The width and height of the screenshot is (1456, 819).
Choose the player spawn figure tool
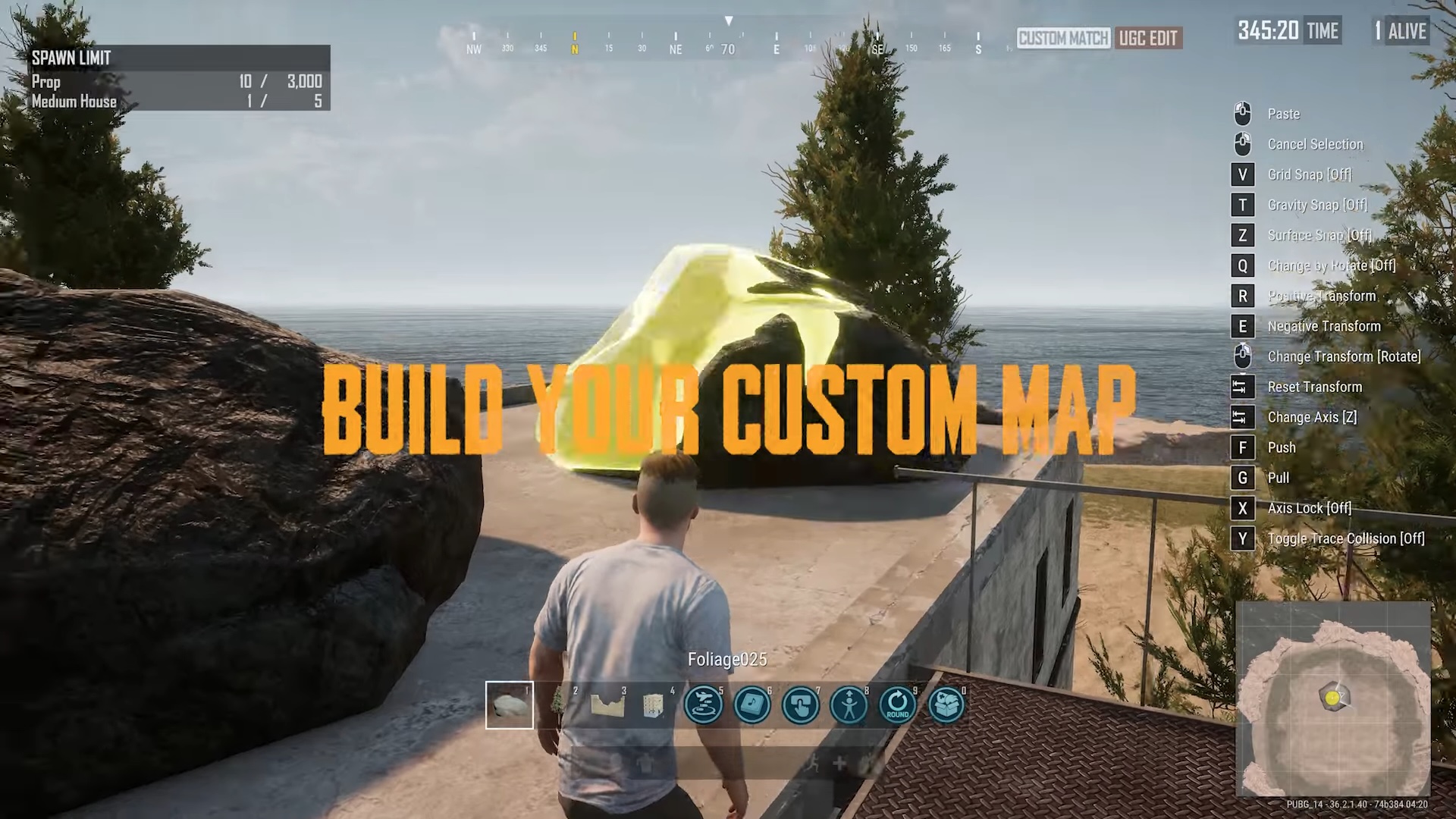(x=849, y=705)
